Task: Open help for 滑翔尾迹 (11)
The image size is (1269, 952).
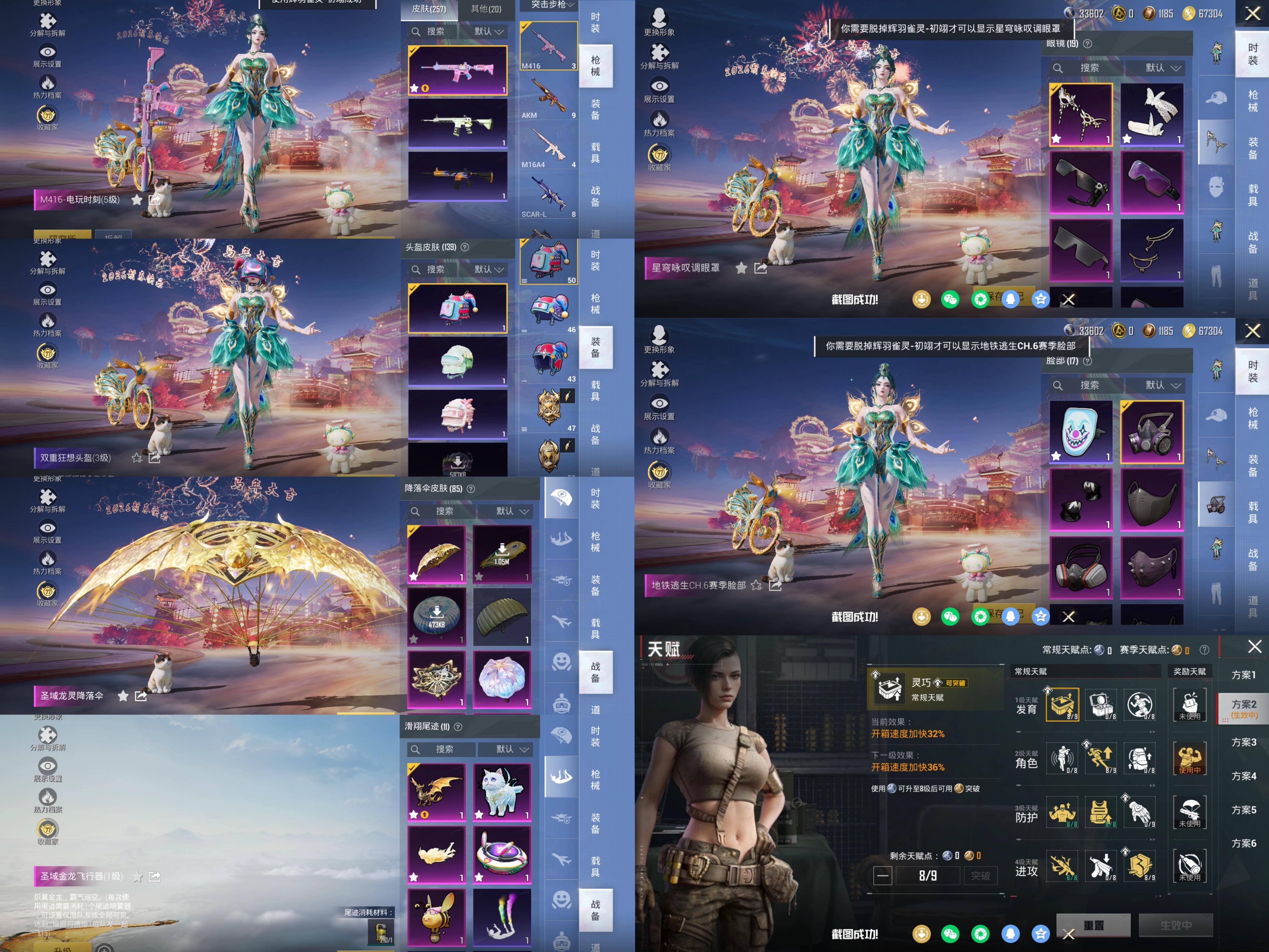Action: tap(458, 727)
